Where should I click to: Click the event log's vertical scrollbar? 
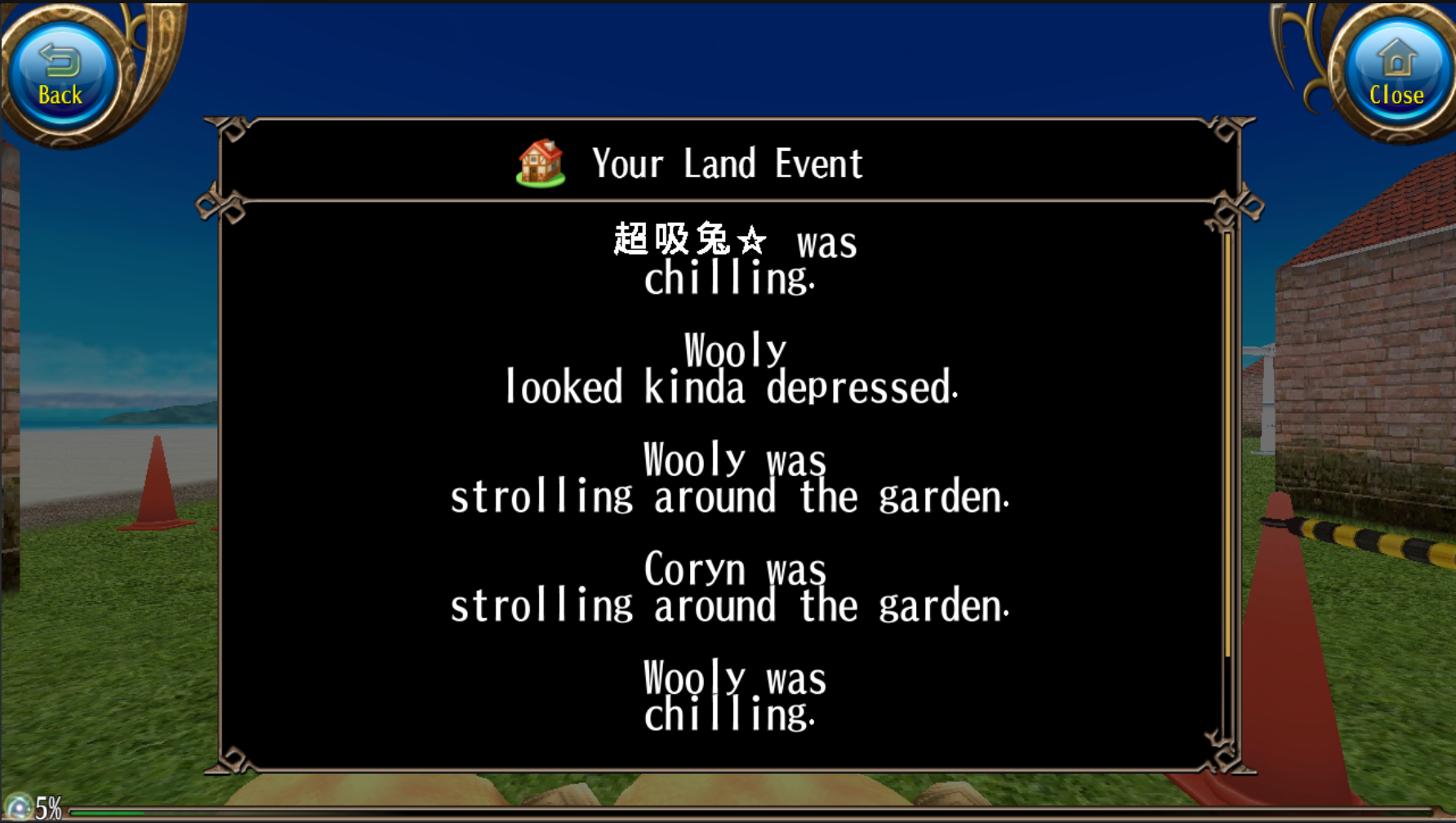[x=1227, y=445]
